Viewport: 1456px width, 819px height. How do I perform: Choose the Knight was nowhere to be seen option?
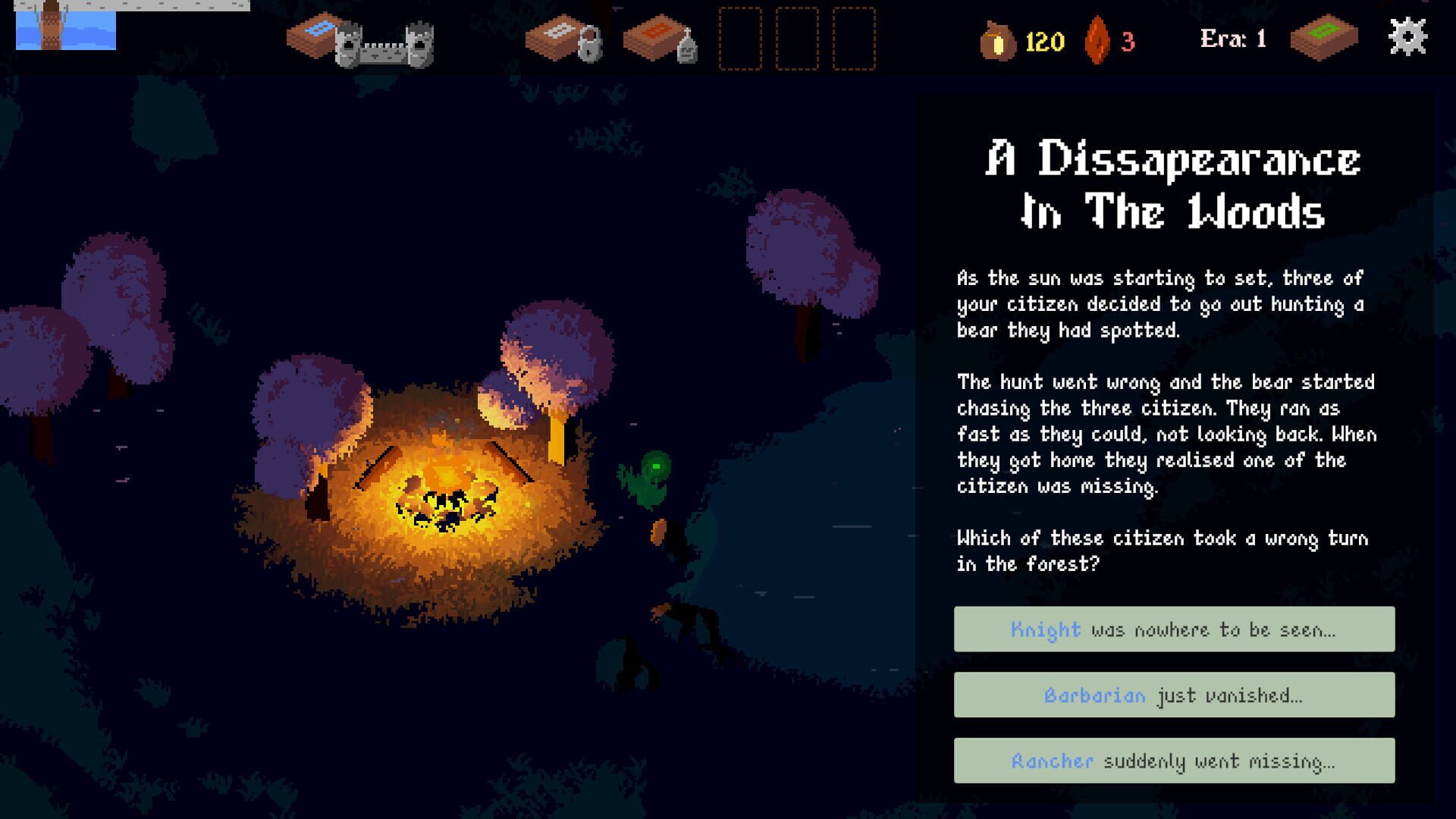point(1173,629)
